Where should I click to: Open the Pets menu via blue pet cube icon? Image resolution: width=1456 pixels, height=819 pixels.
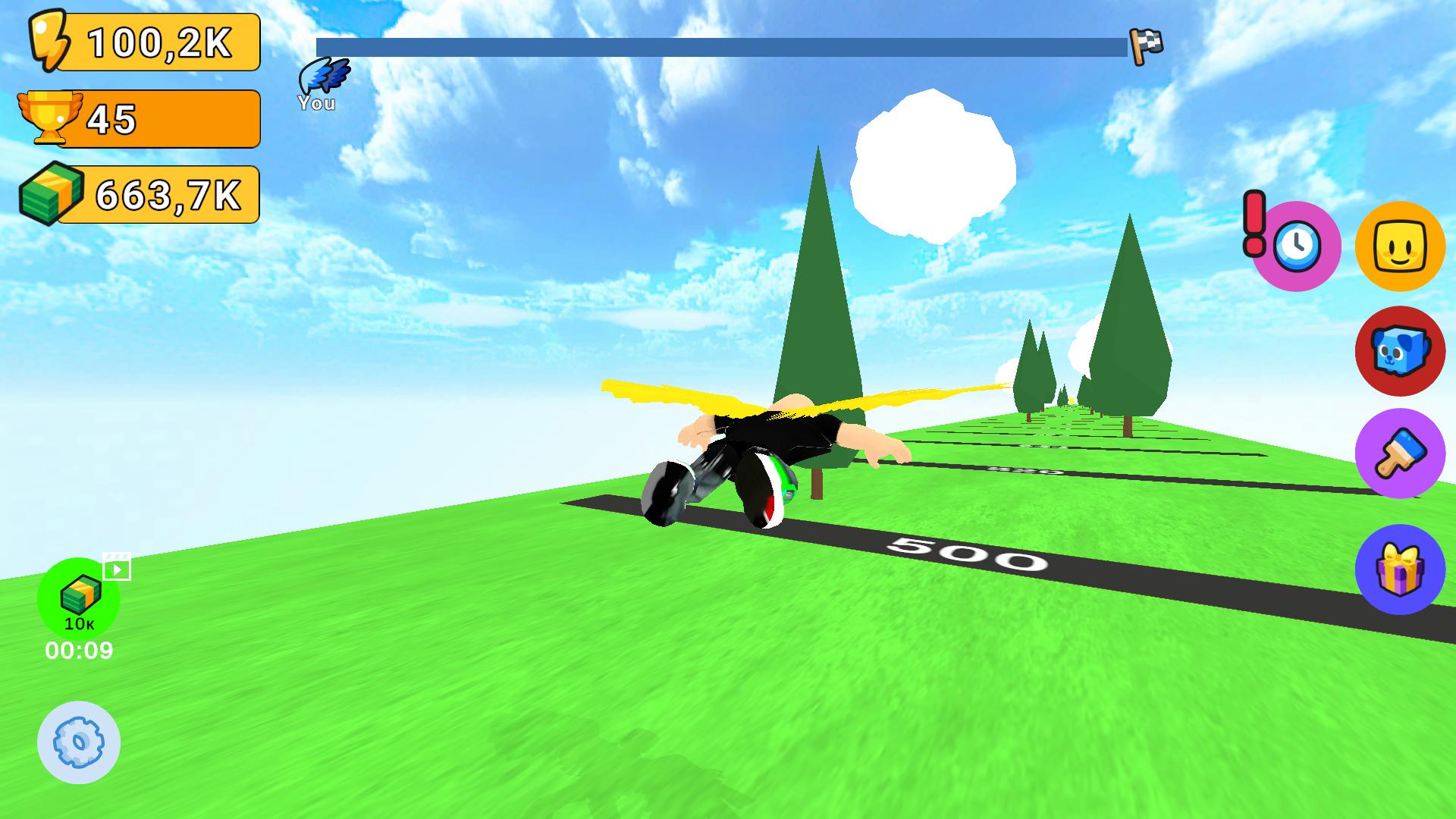coord(1399,352)
